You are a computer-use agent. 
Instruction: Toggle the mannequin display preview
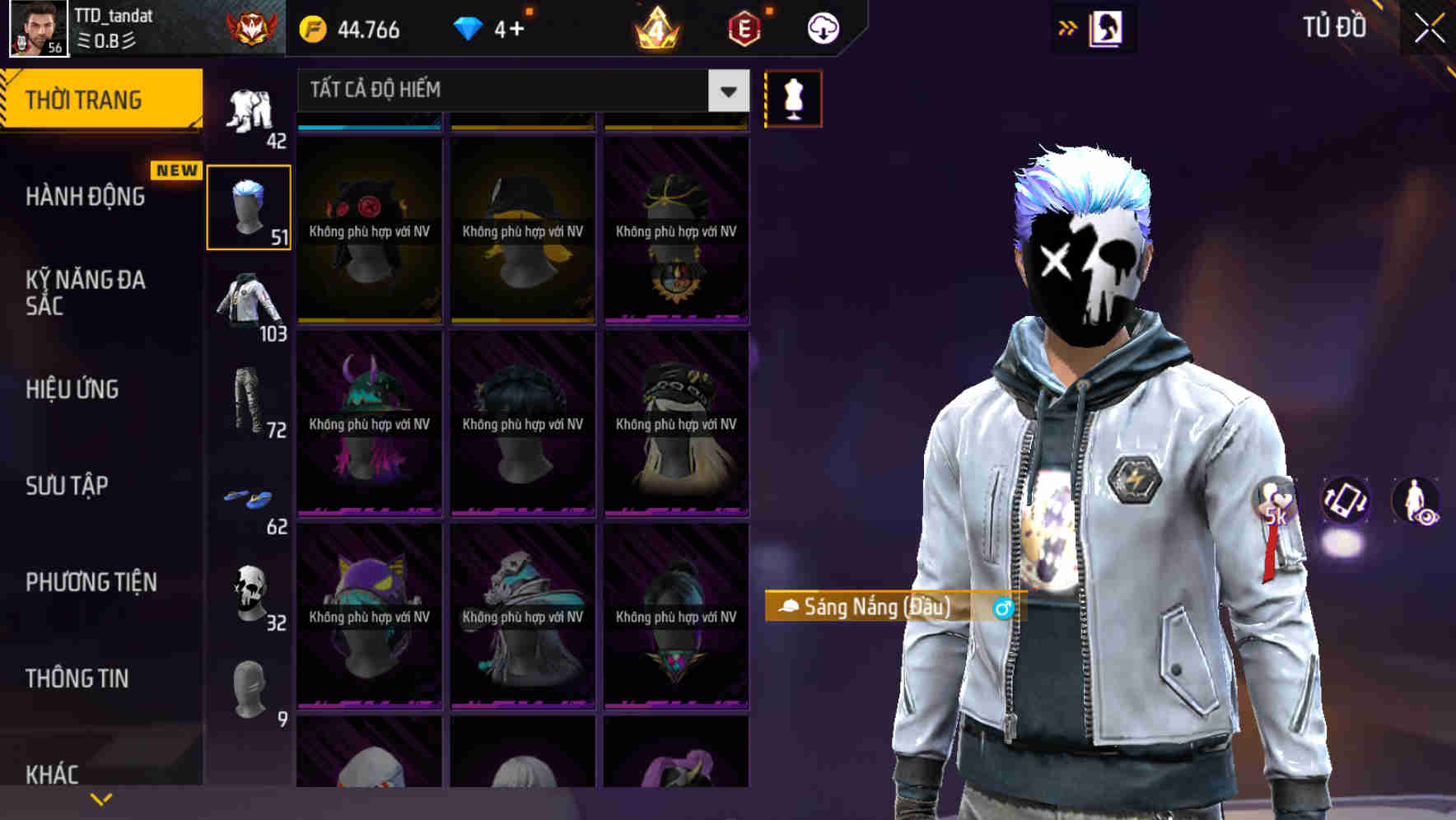[x=793, y=97]
